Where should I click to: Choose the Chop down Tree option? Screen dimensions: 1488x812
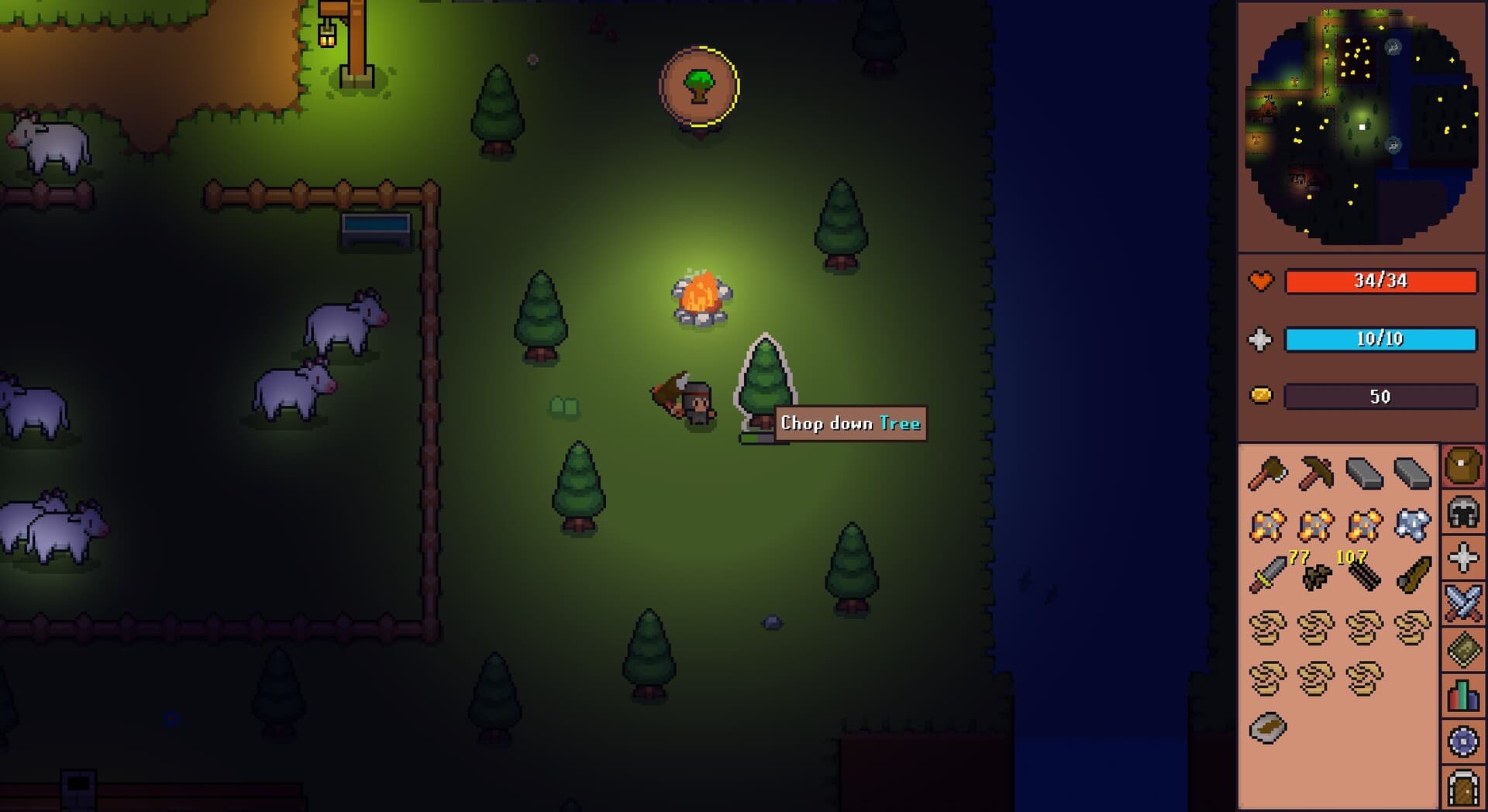(849, 424)
